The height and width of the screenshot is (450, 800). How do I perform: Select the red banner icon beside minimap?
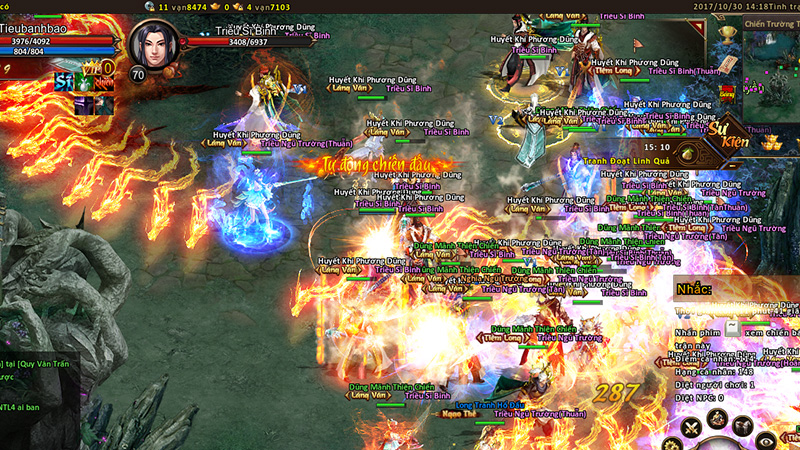click(x=728, y=92)
